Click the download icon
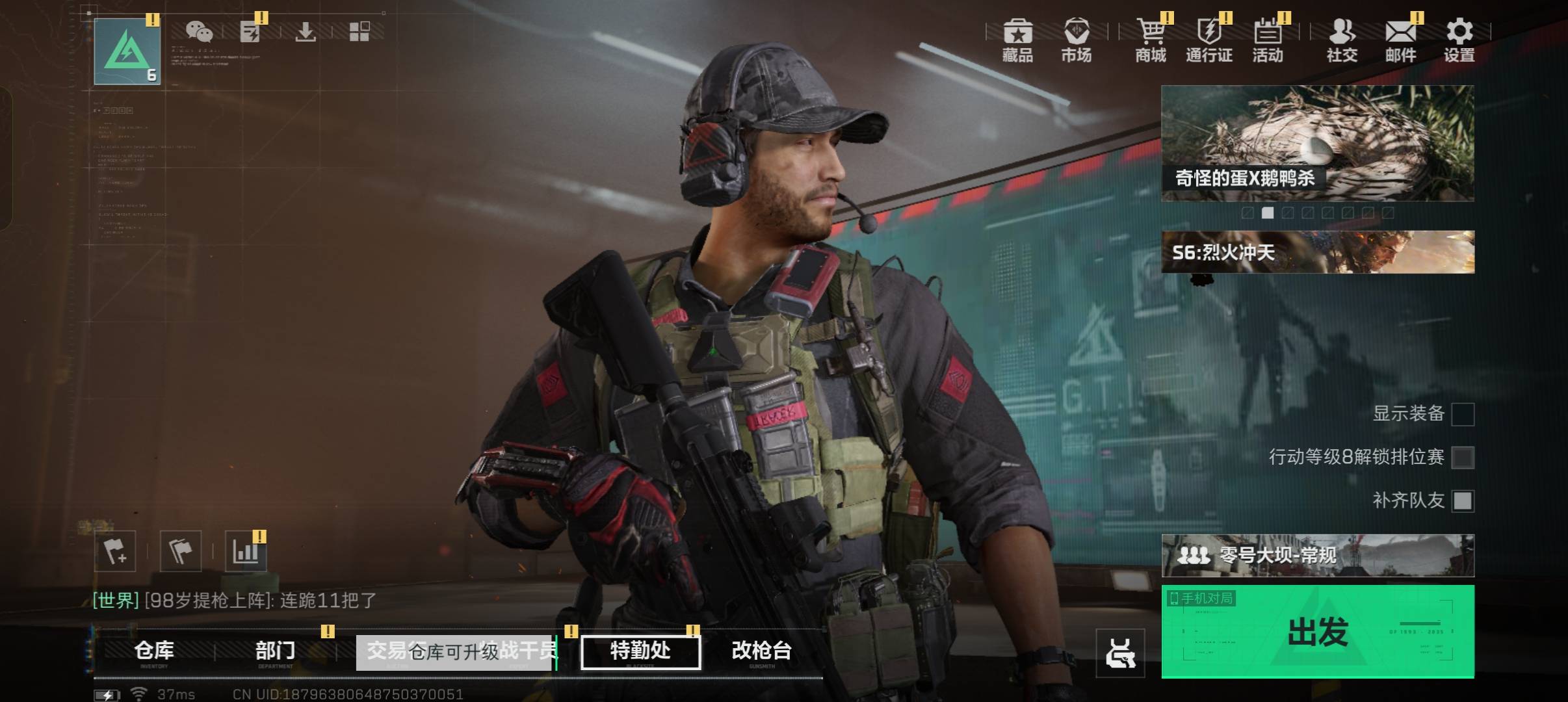 (305, 31)
